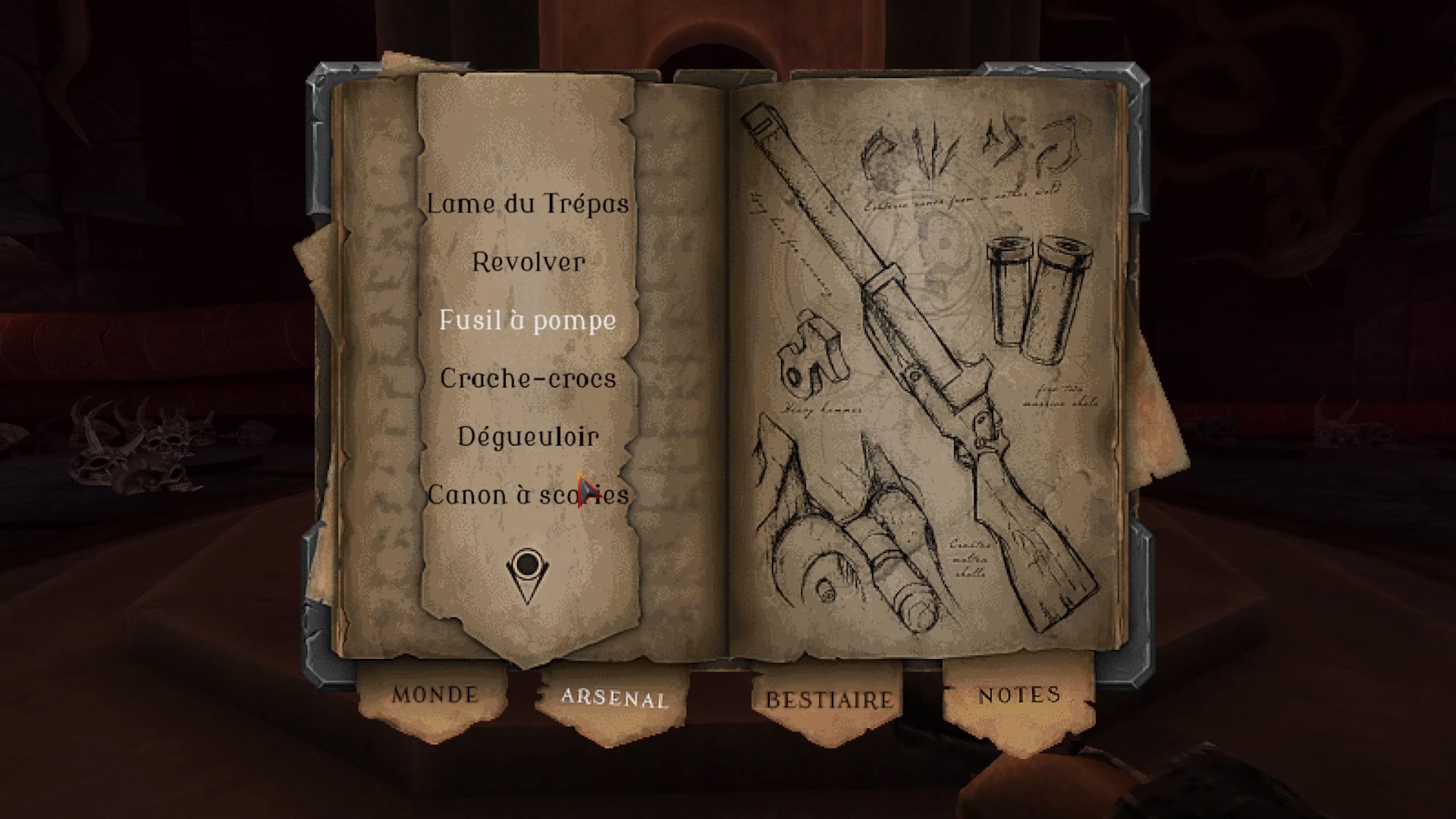
Task: Click the down arrow below the weapon list
Action: pos(527,575)
